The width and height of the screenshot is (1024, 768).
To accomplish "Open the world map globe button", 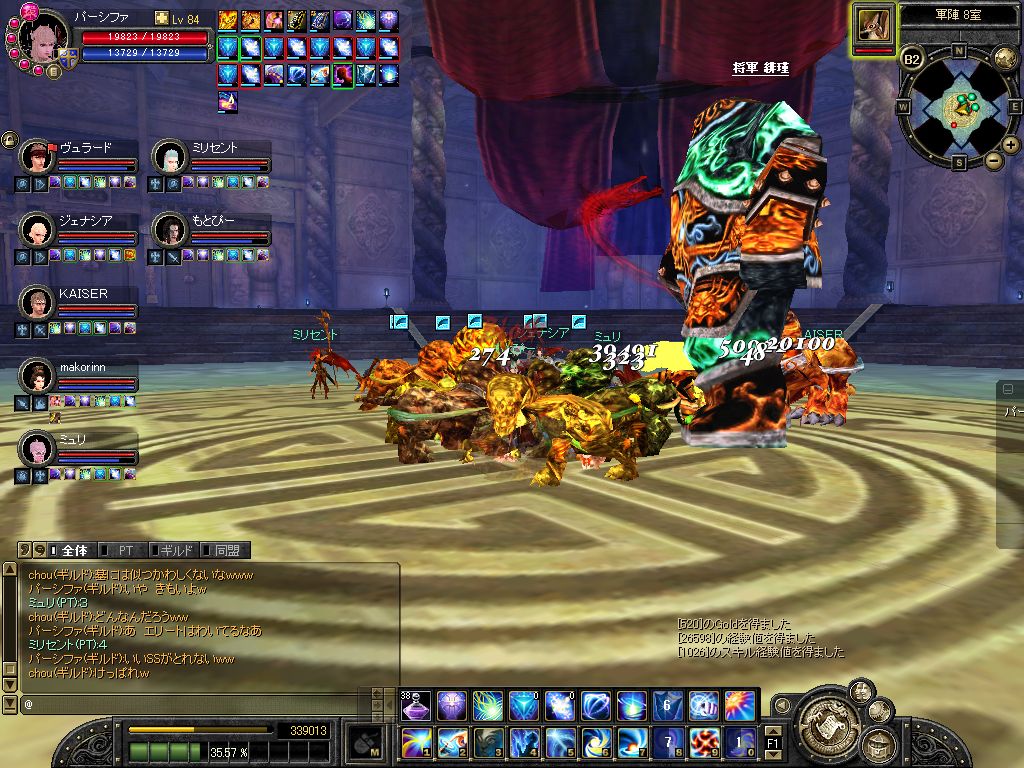I will point(1004,58).
